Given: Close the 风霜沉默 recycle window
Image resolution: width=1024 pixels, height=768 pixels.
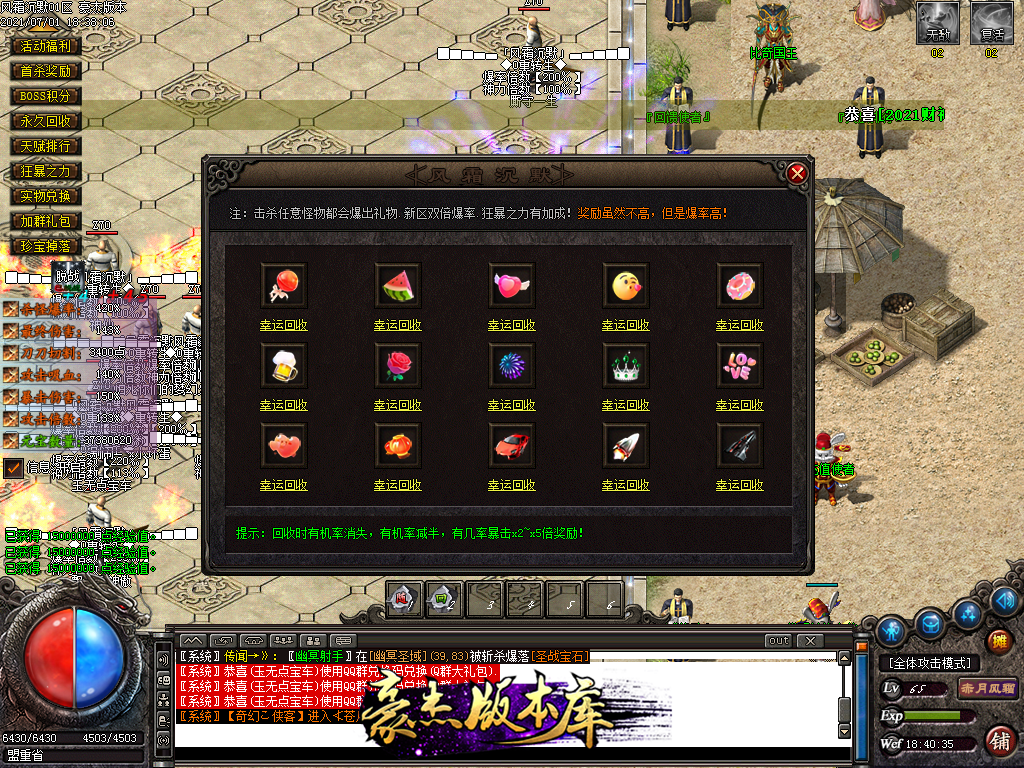Looking at the screenshot, I should click(x=797, y=174).
